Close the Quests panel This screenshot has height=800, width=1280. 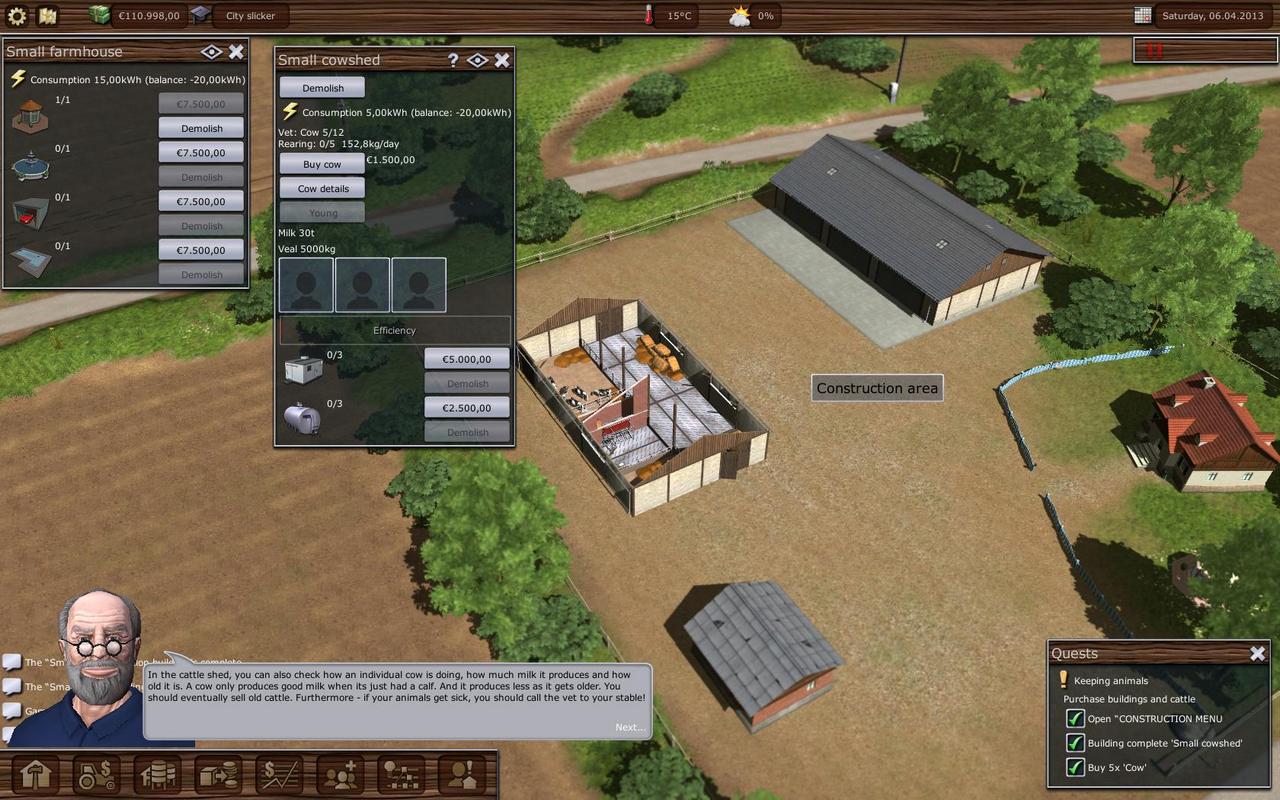click(x=1257, y=653)
